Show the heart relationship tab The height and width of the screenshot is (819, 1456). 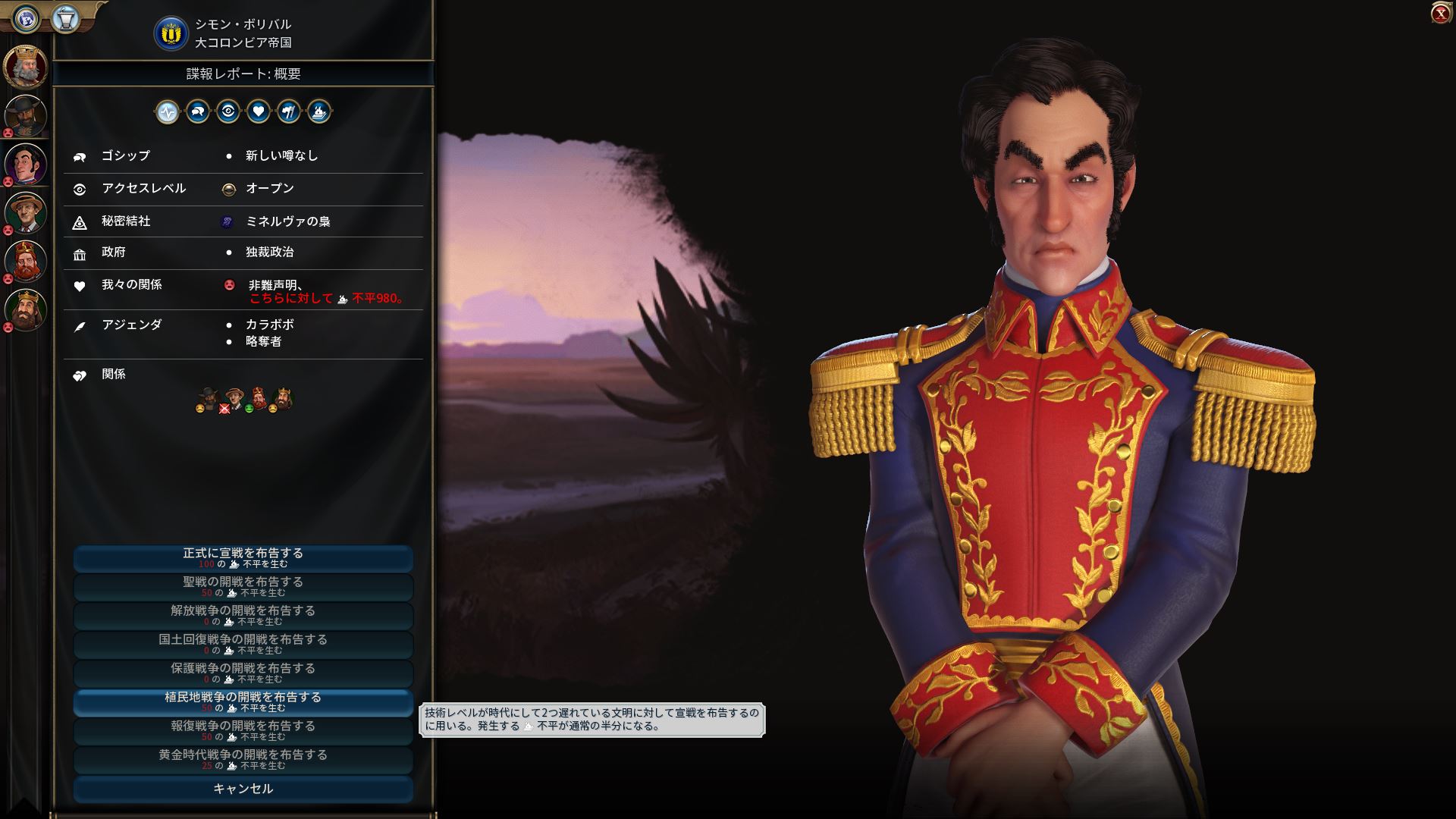coord(259,112)
